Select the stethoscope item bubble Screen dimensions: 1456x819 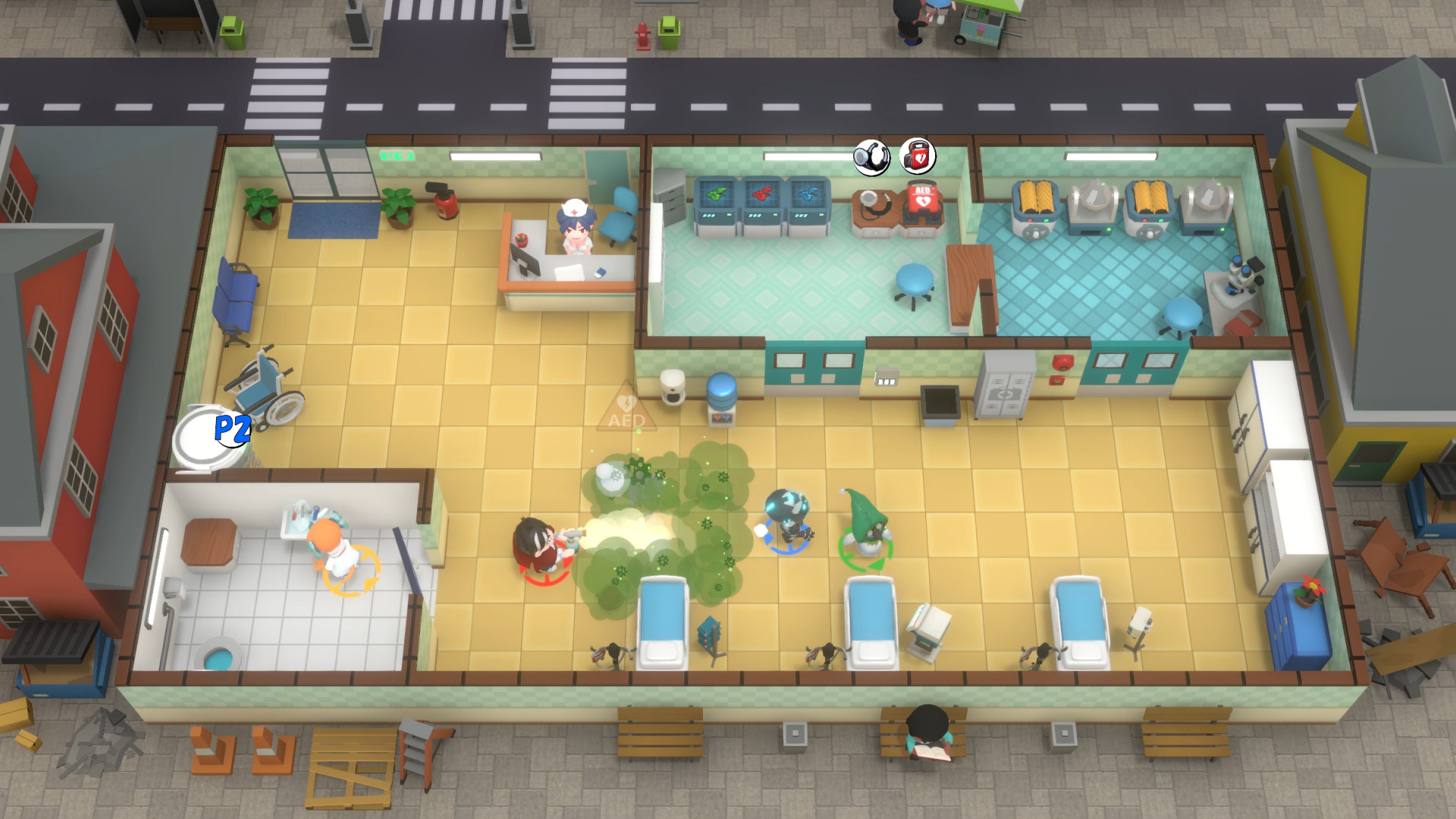point(871,158)
